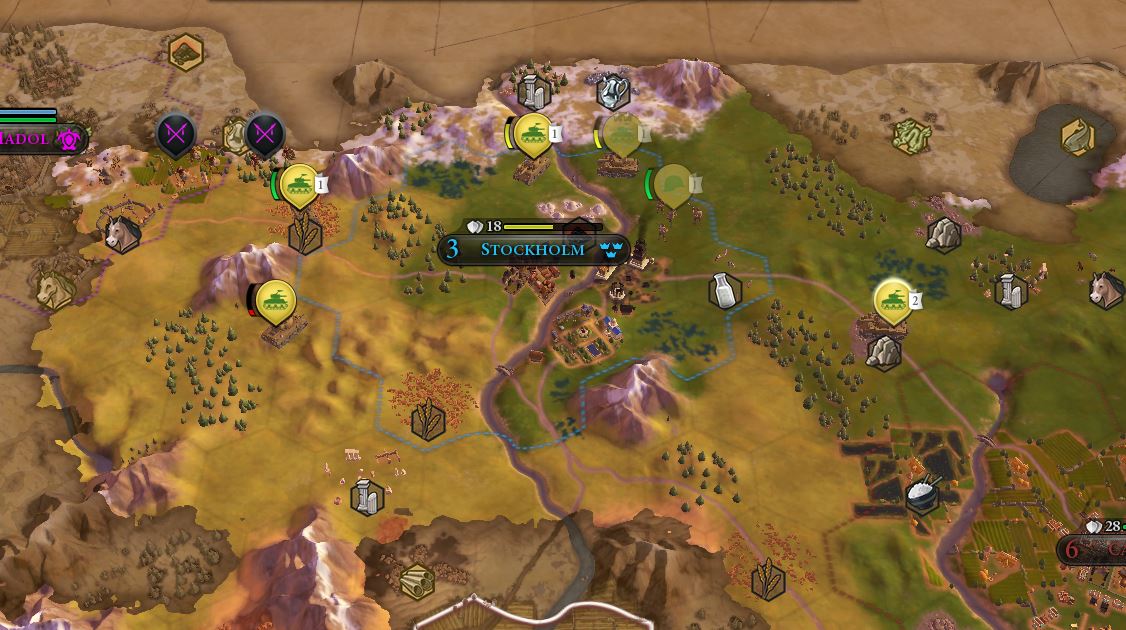Viewport: 1126px width, 630px height.
Task: Select the faded helmet infantry unit flag
Action: (674, 185)
